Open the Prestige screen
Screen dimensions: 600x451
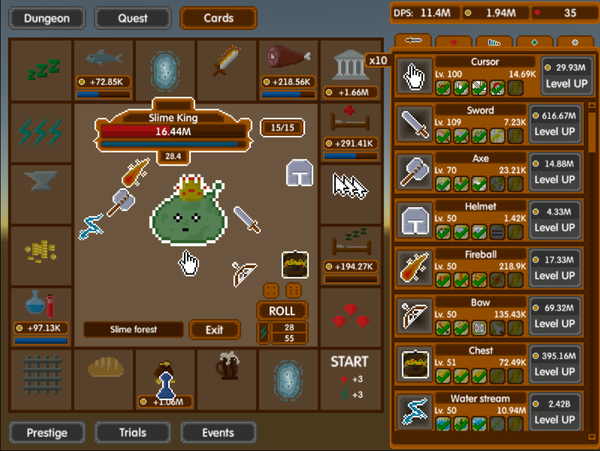(47, 433)
